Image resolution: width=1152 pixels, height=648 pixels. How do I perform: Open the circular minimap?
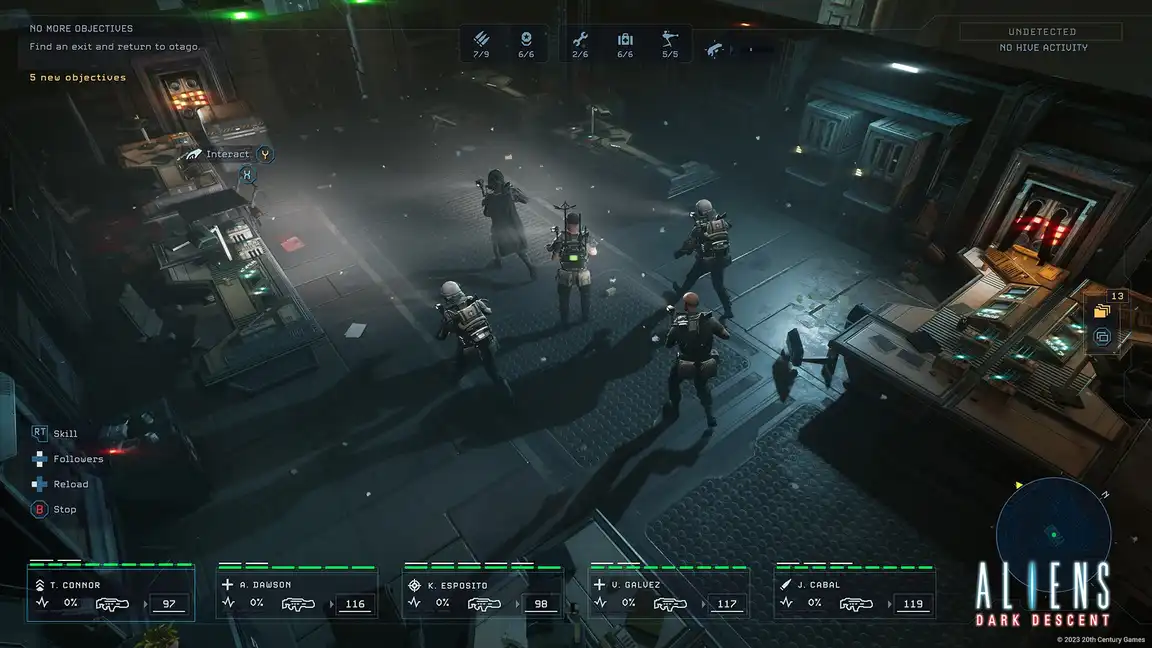pos(1053,534)
